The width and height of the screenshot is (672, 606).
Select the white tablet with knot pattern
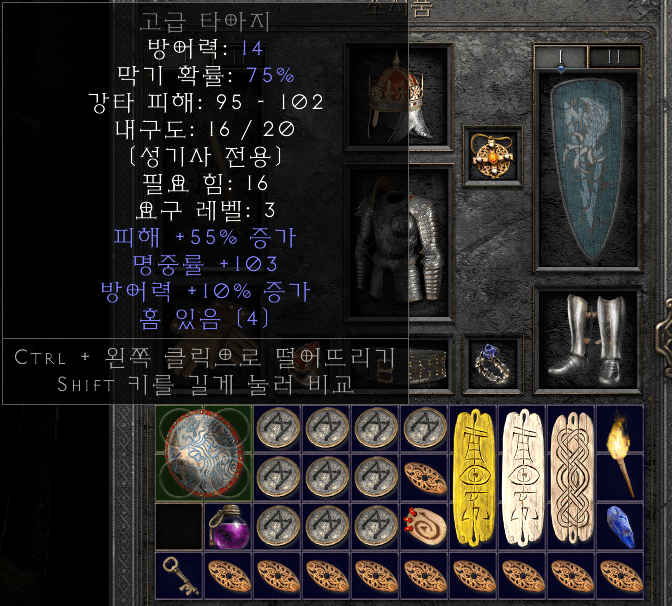(571, 477)
